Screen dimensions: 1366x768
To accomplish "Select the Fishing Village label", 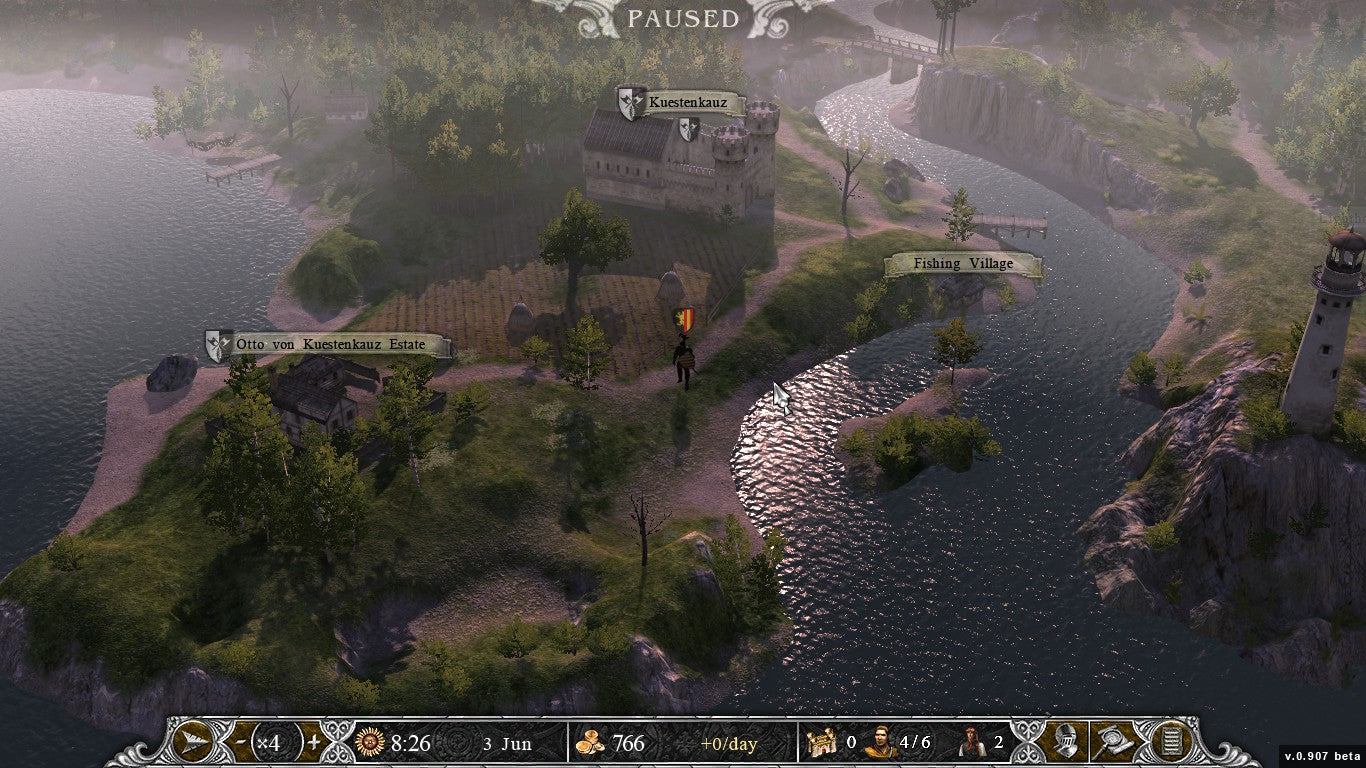I will [962, 264].
